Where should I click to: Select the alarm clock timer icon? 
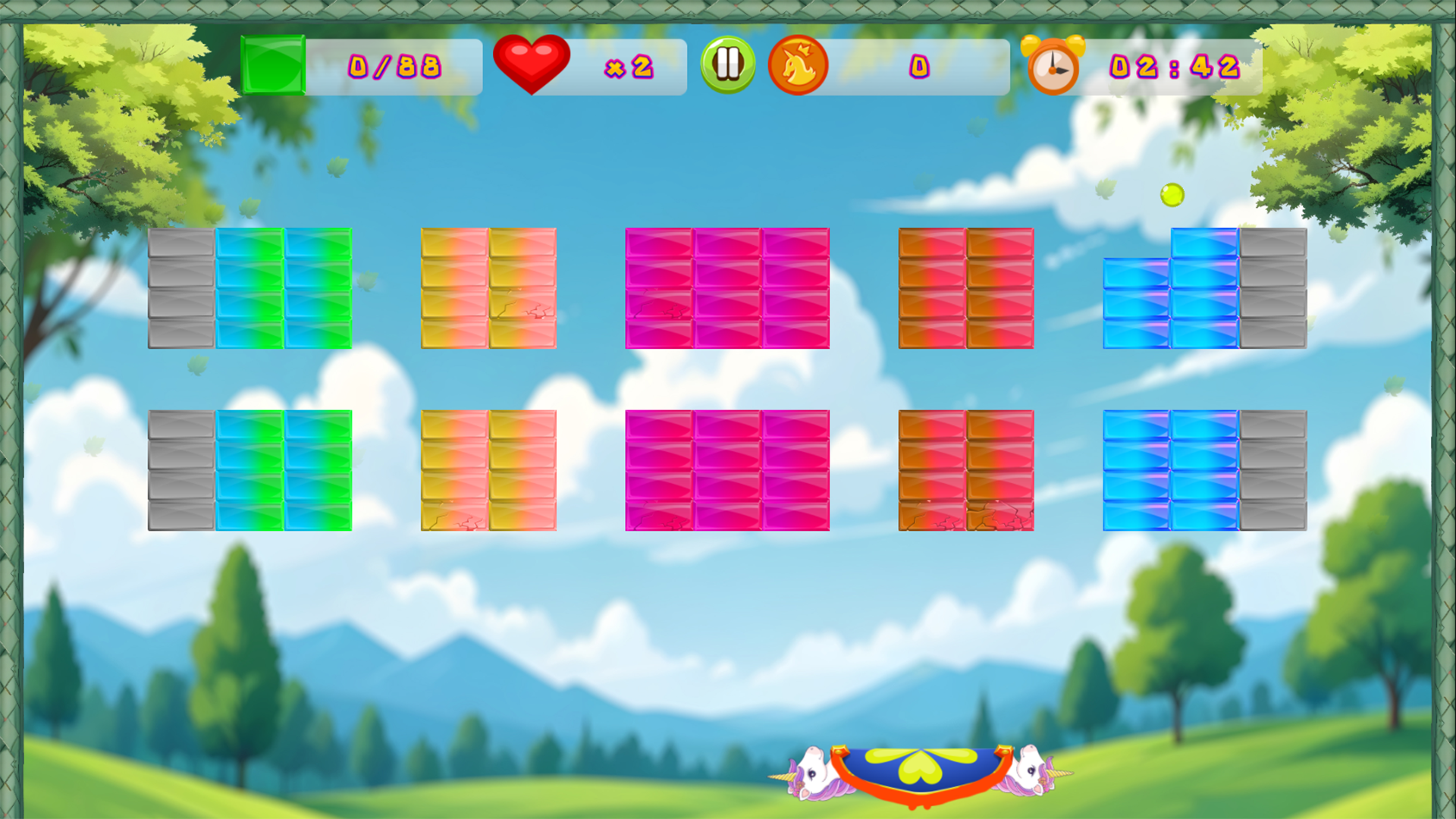[x=1054, y=67]
